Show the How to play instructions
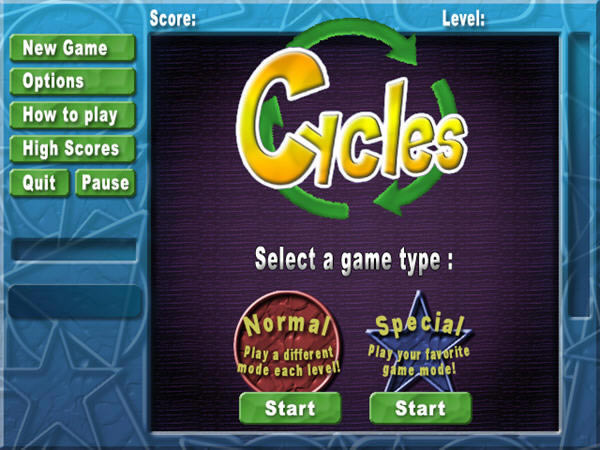600x450 pixels. [71, 115]
